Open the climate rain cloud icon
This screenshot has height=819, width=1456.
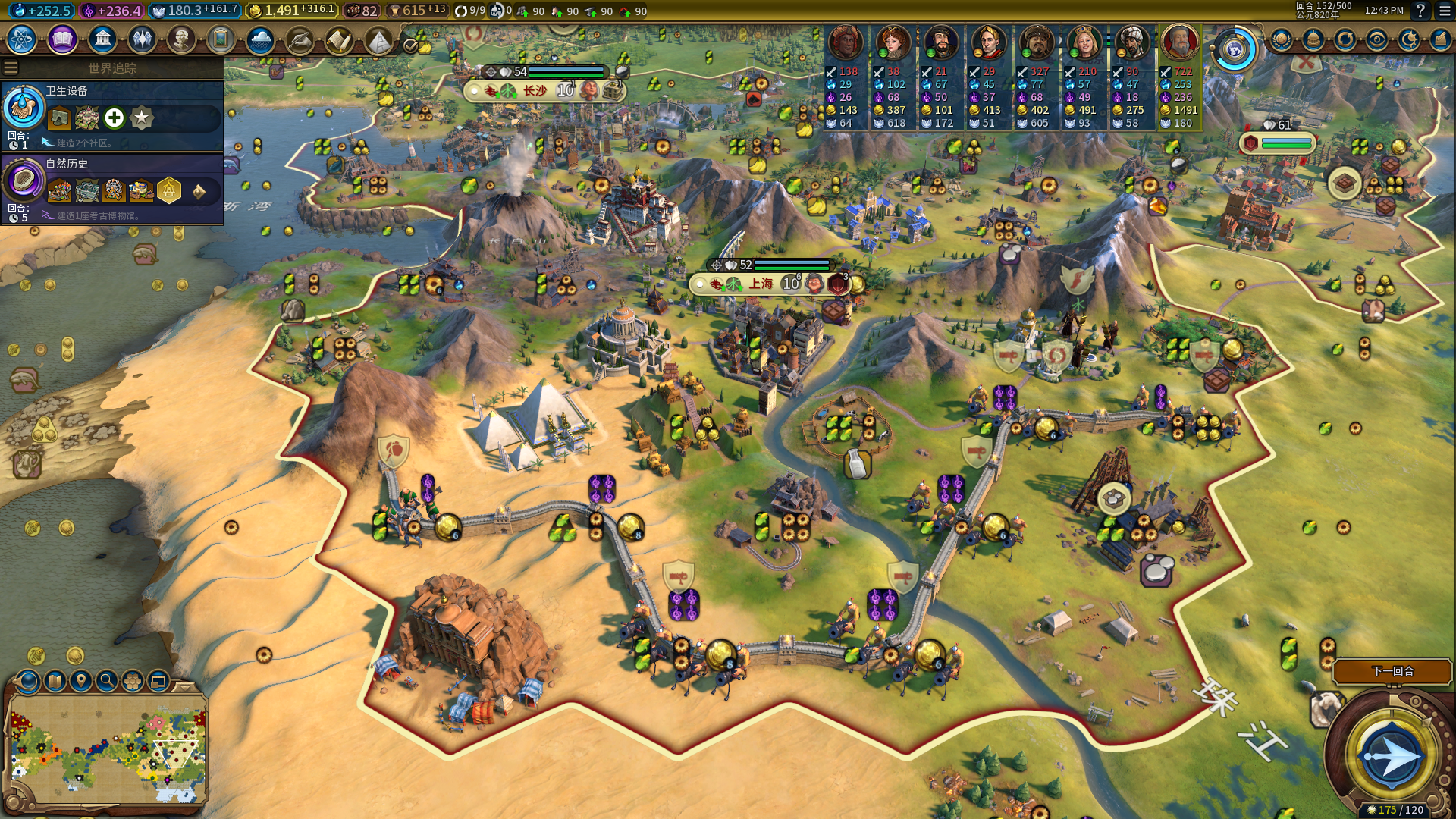click(260, 39)
